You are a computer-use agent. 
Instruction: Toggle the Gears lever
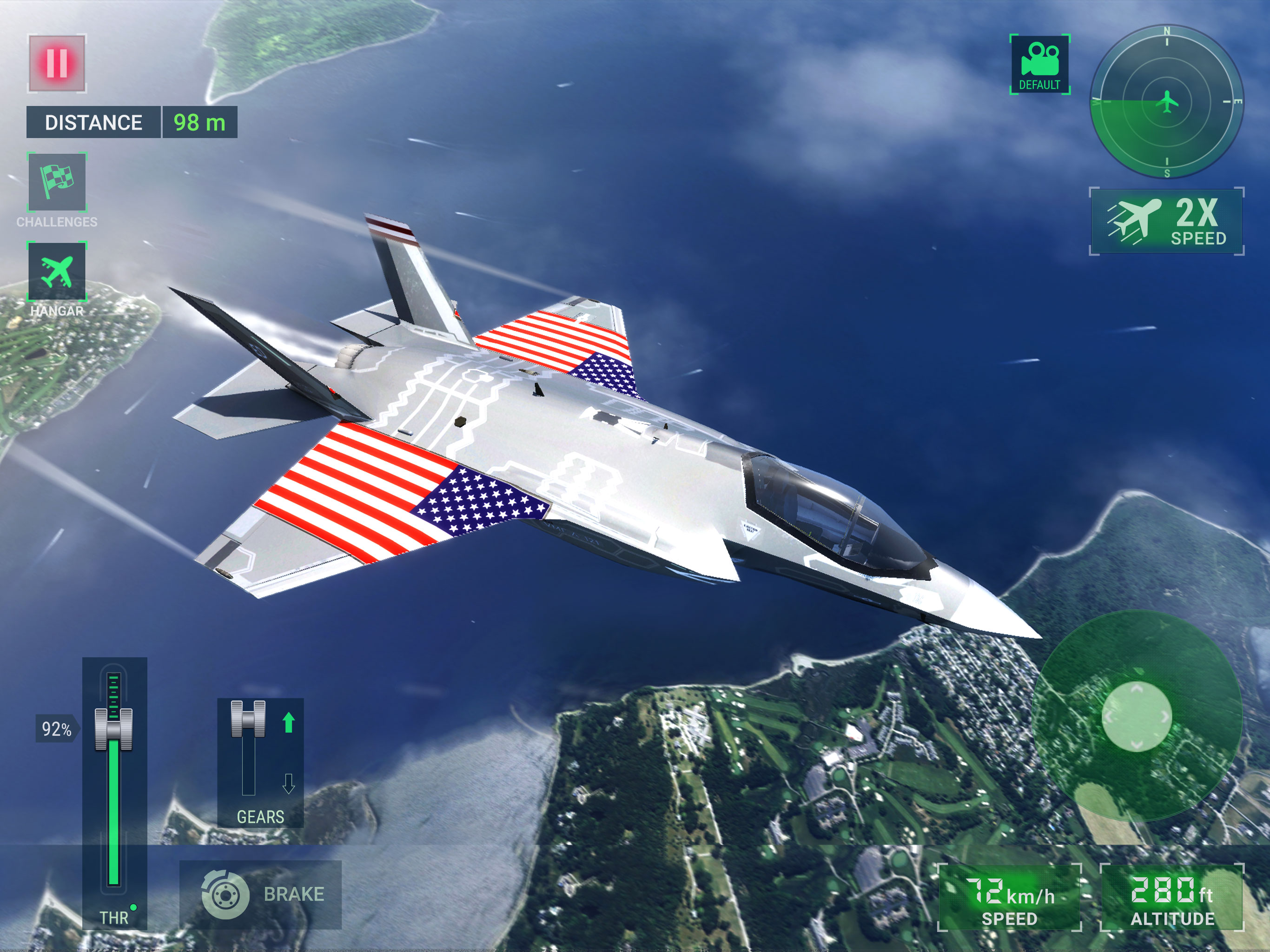tap(248, 718)
